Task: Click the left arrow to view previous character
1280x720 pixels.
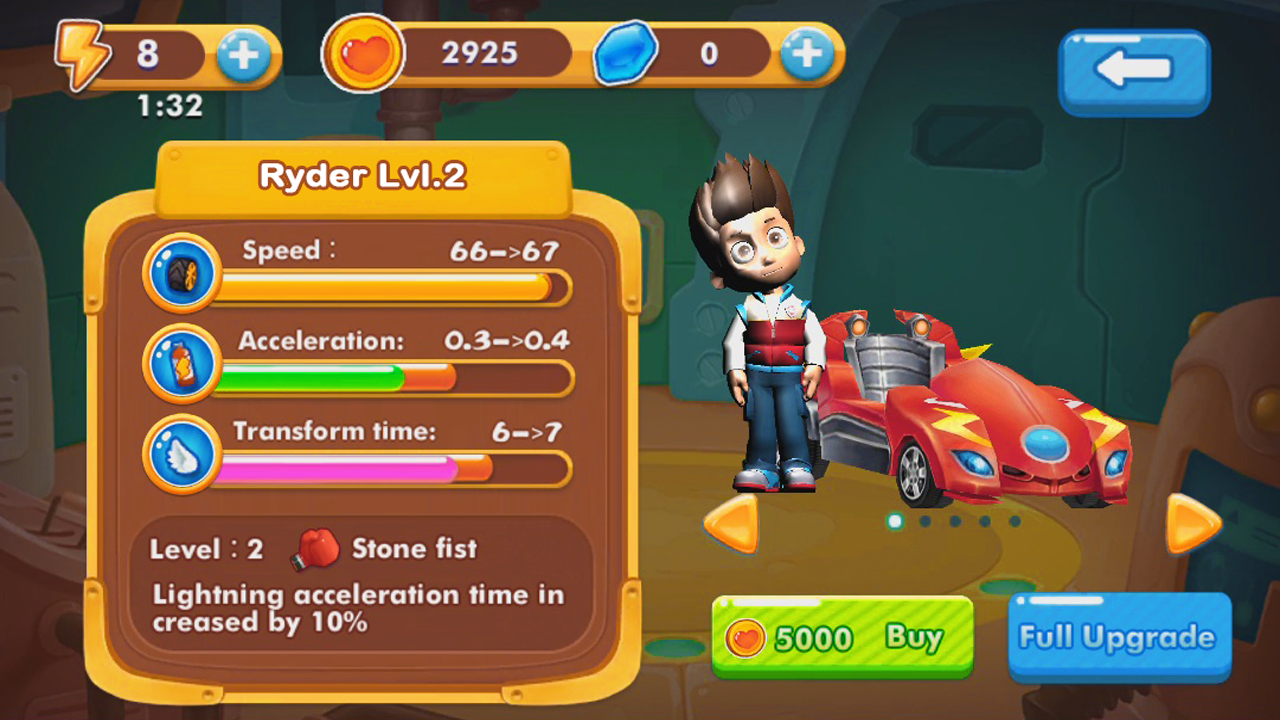Action: coord(737,525)
